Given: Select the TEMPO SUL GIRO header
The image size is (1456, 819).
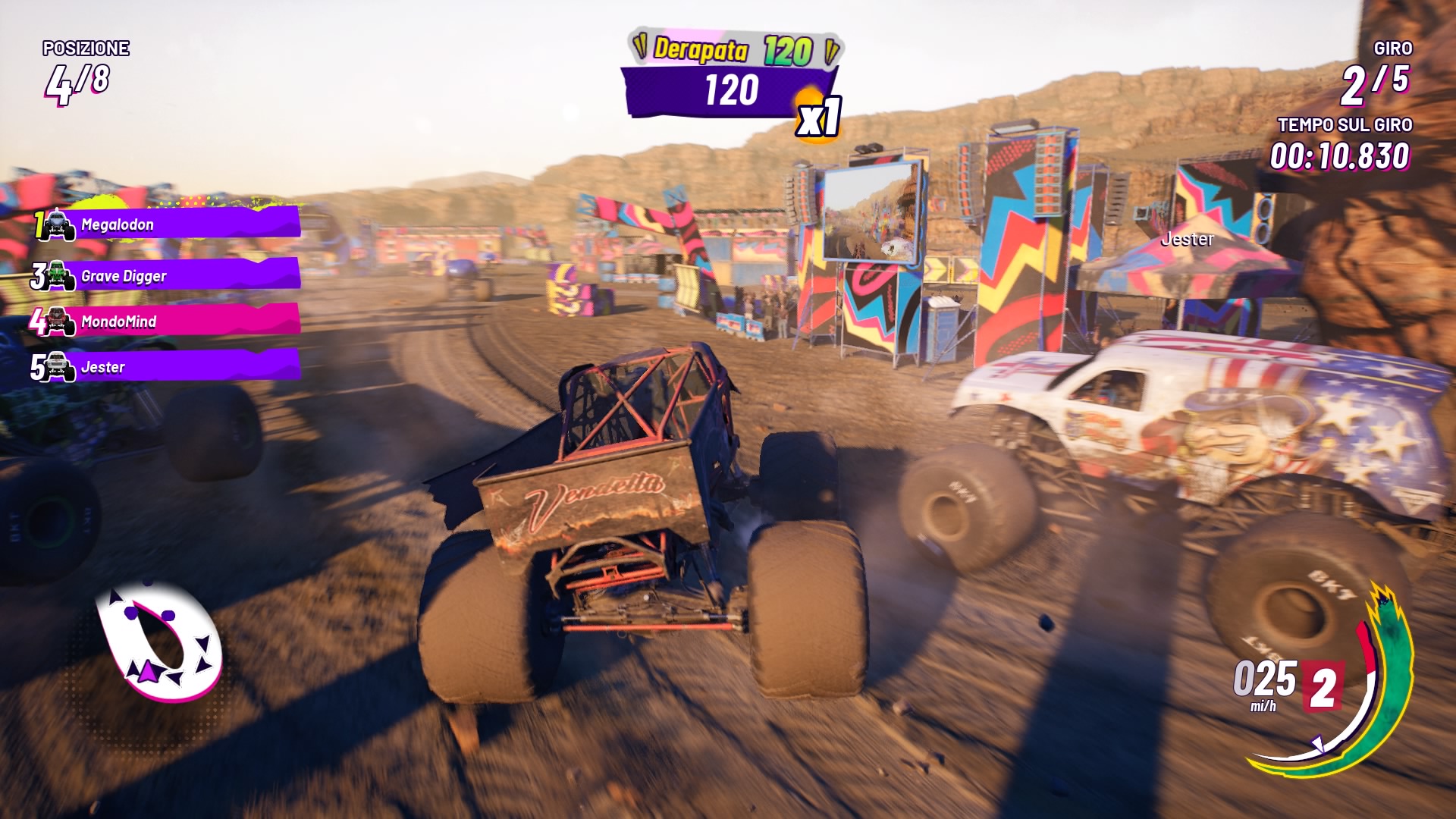Looking at the screenshot, I should (x=1345, y=123).
